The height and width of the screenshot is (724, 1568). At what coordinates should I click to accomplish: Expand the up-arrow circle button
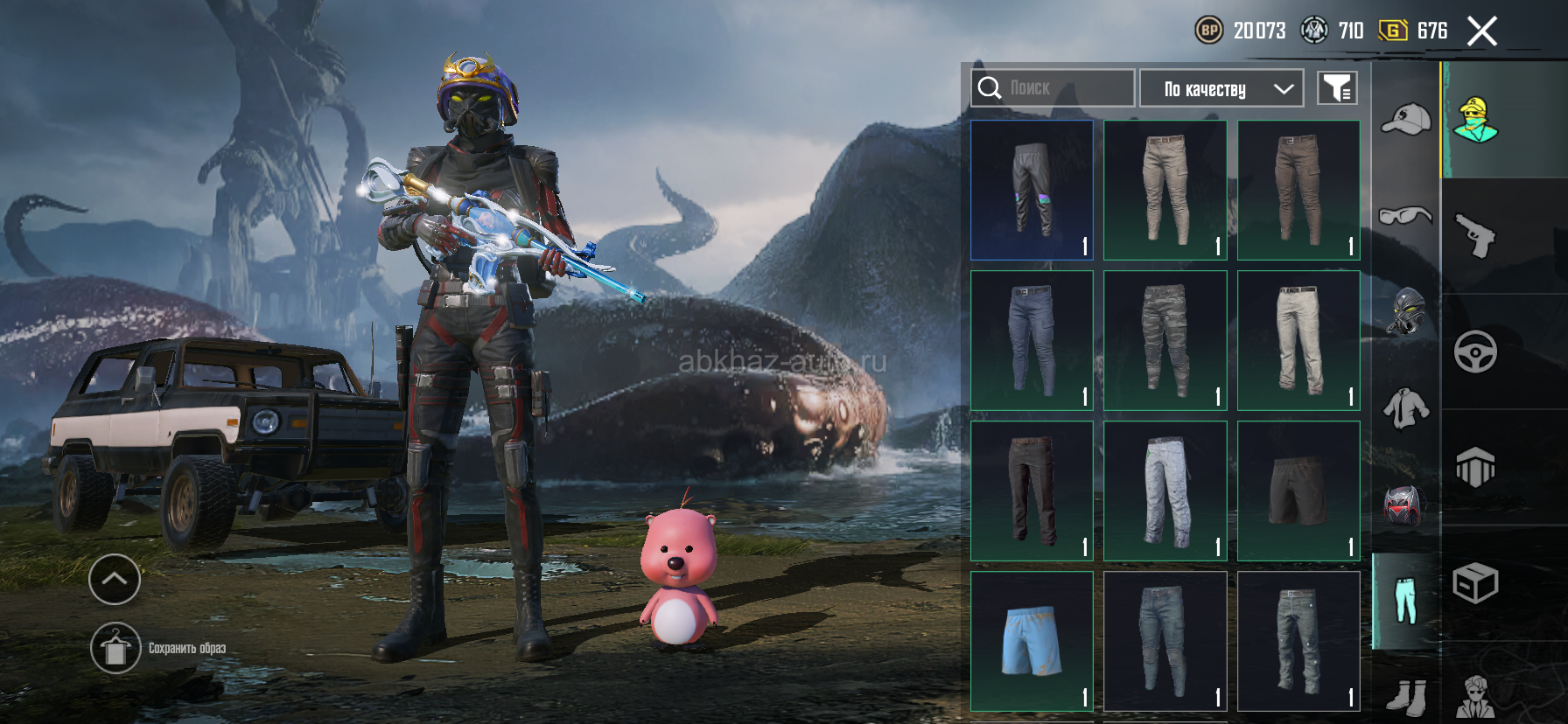point(115,579)
